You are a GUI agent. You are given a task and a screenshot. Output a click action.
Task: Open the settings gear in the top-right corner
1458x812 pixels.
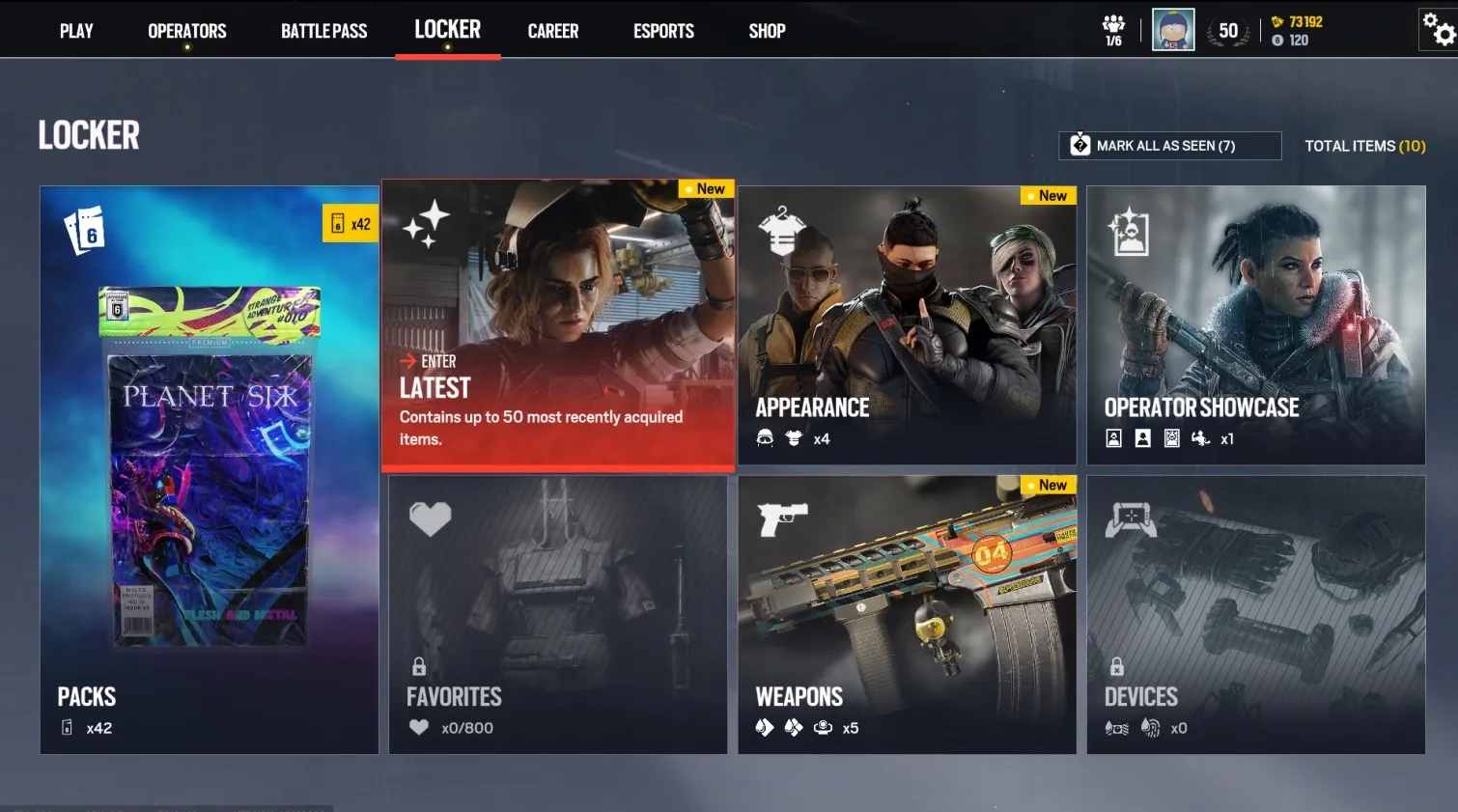coord(1436,29)
